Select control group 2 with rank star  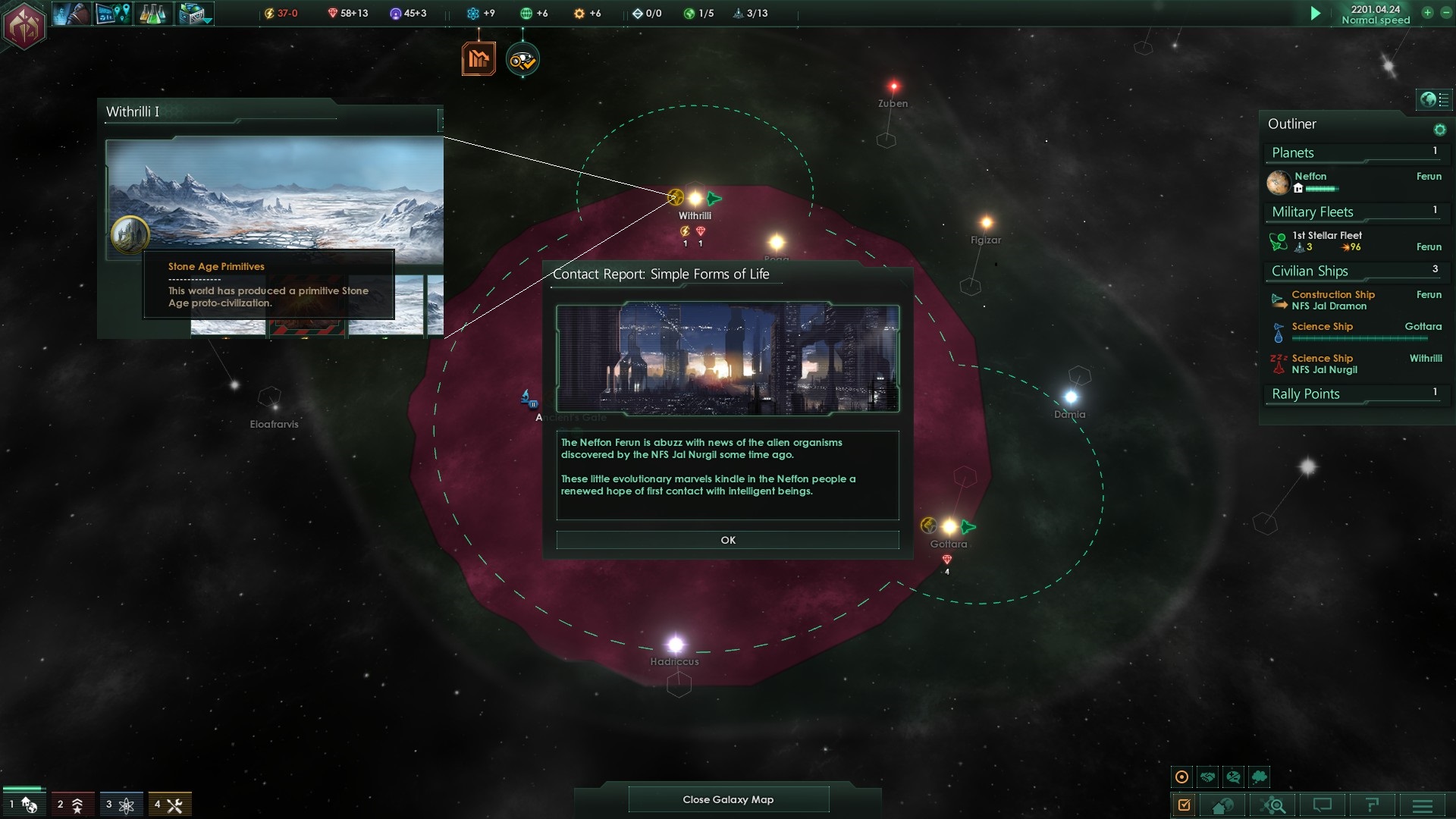(71, 805)
